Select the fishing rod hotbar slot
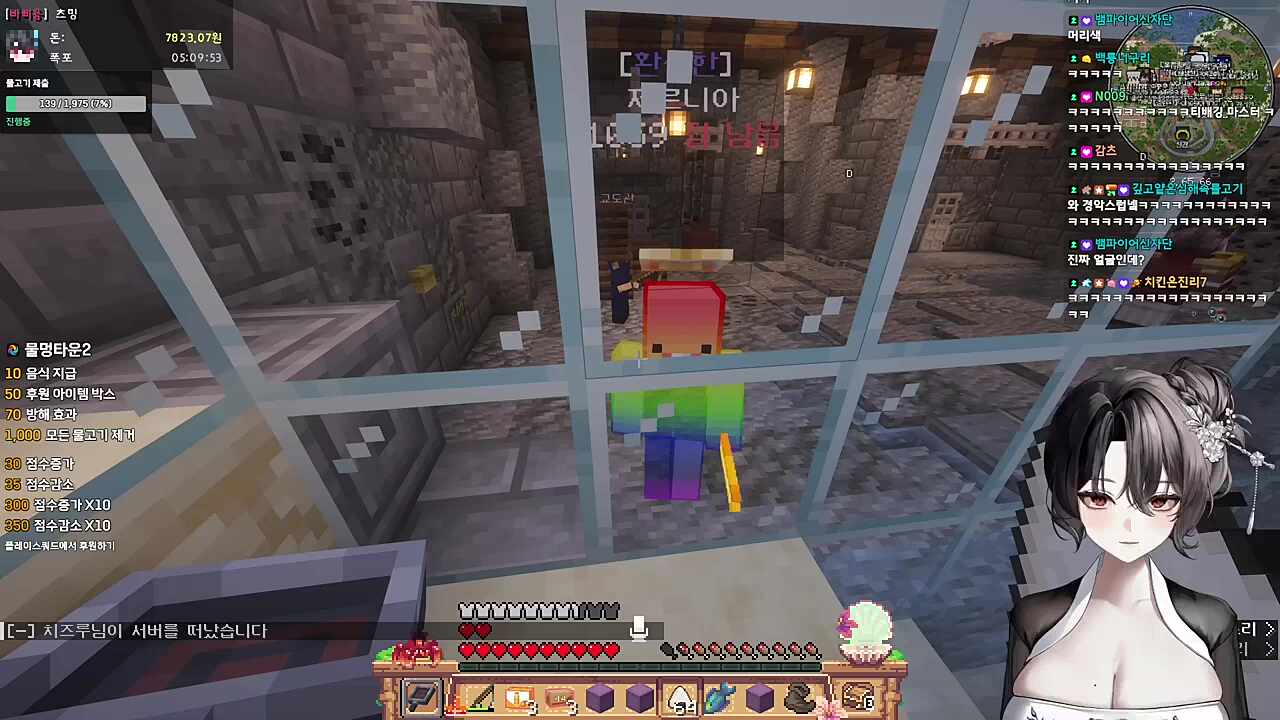This screenshot has width=1280, height=720. pyautogui.click(x=478, y=697)
